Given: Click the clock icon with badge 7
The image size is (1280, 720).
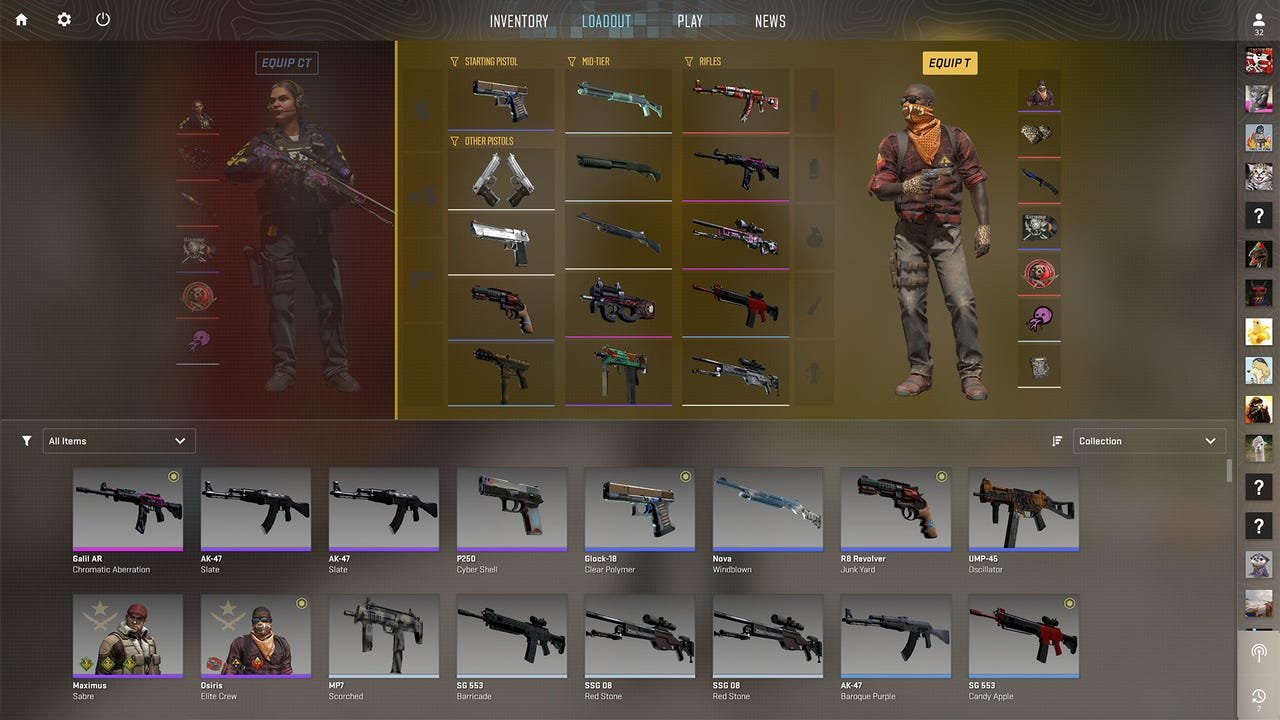Looking at the screenshot, I should [x=1257, y=698].
